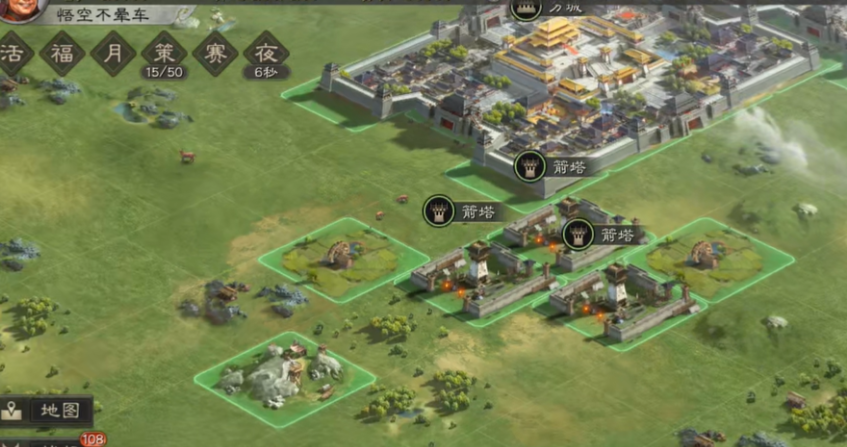Open the 福 welfare diamond icon
The height and width of the screenshot is (447, 847).
[x=62, y=52]
